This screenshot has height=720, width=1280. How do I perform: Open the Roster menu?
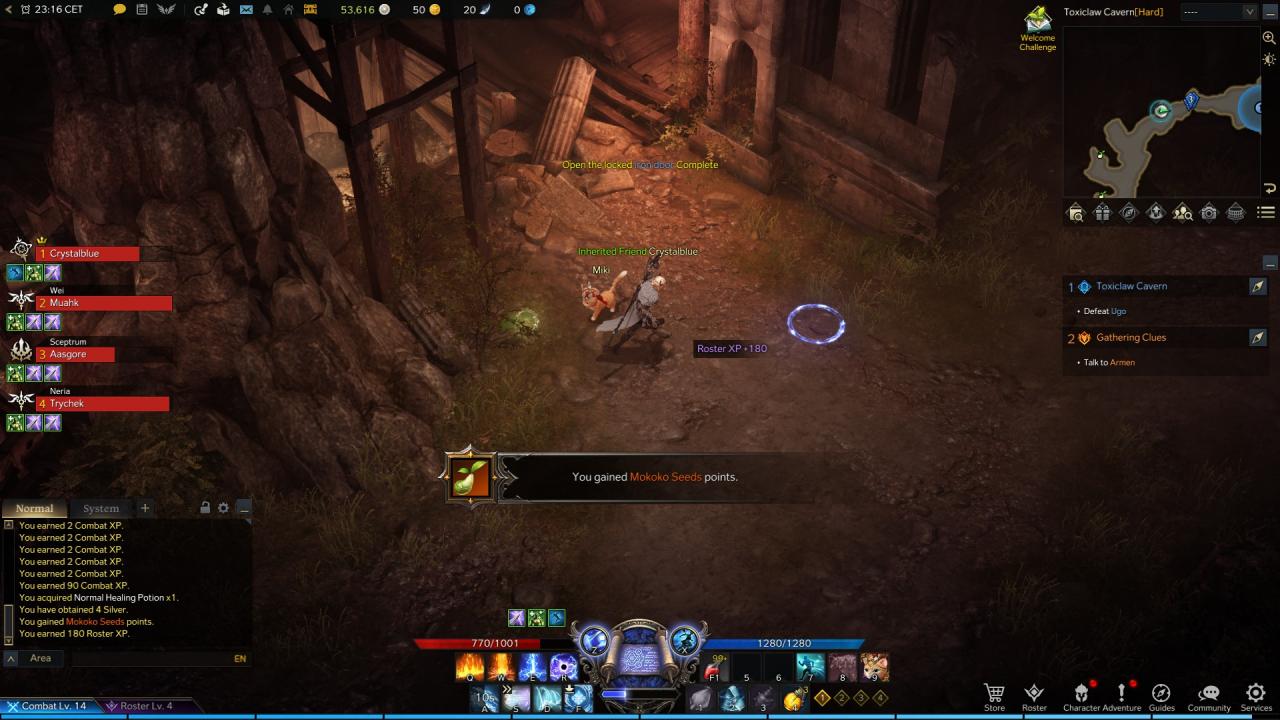1034,695
